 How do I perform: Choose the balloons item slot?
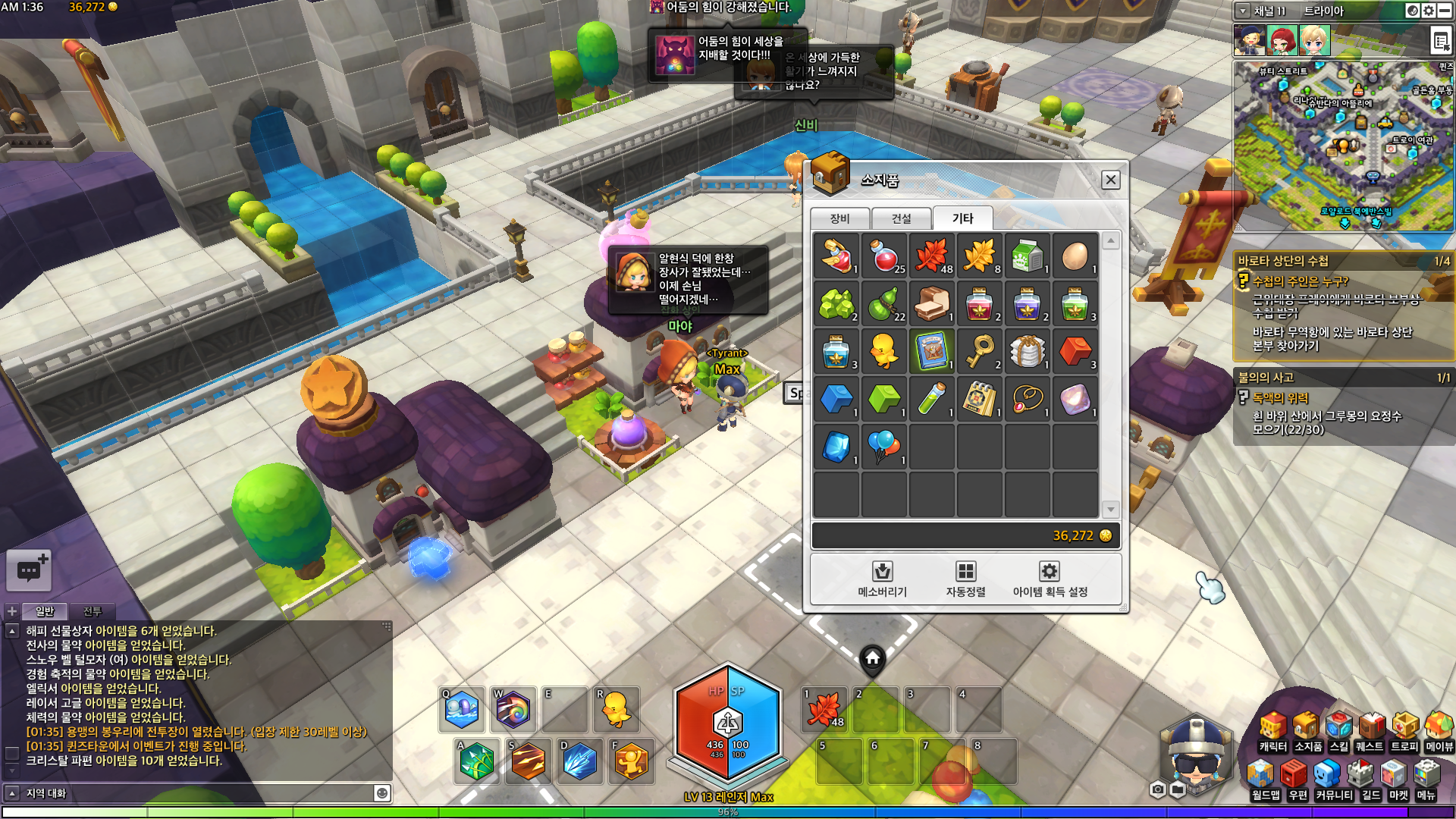883,447
